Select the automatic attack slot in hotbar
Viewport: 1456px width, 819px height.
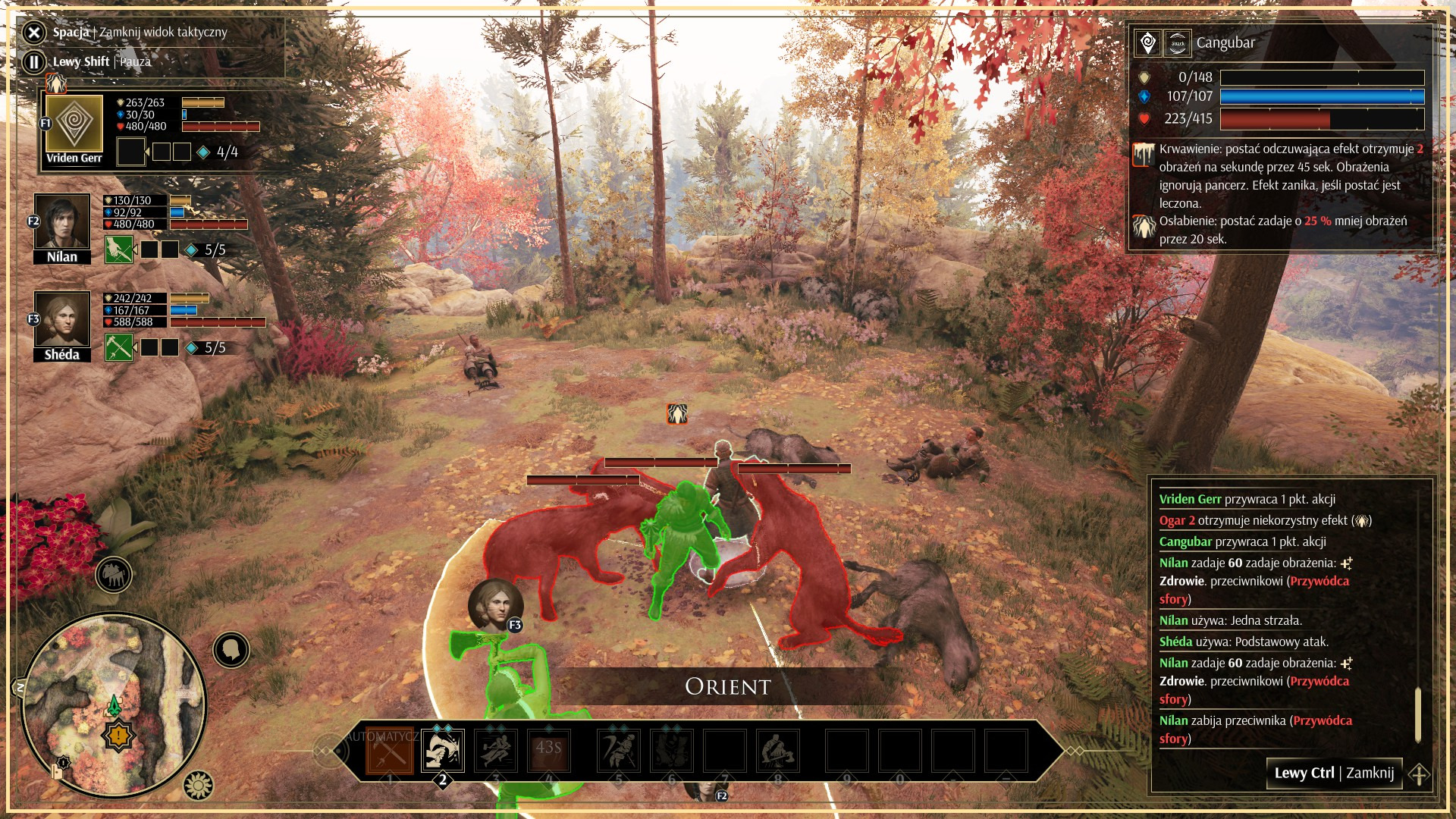[x=390, y=751]
